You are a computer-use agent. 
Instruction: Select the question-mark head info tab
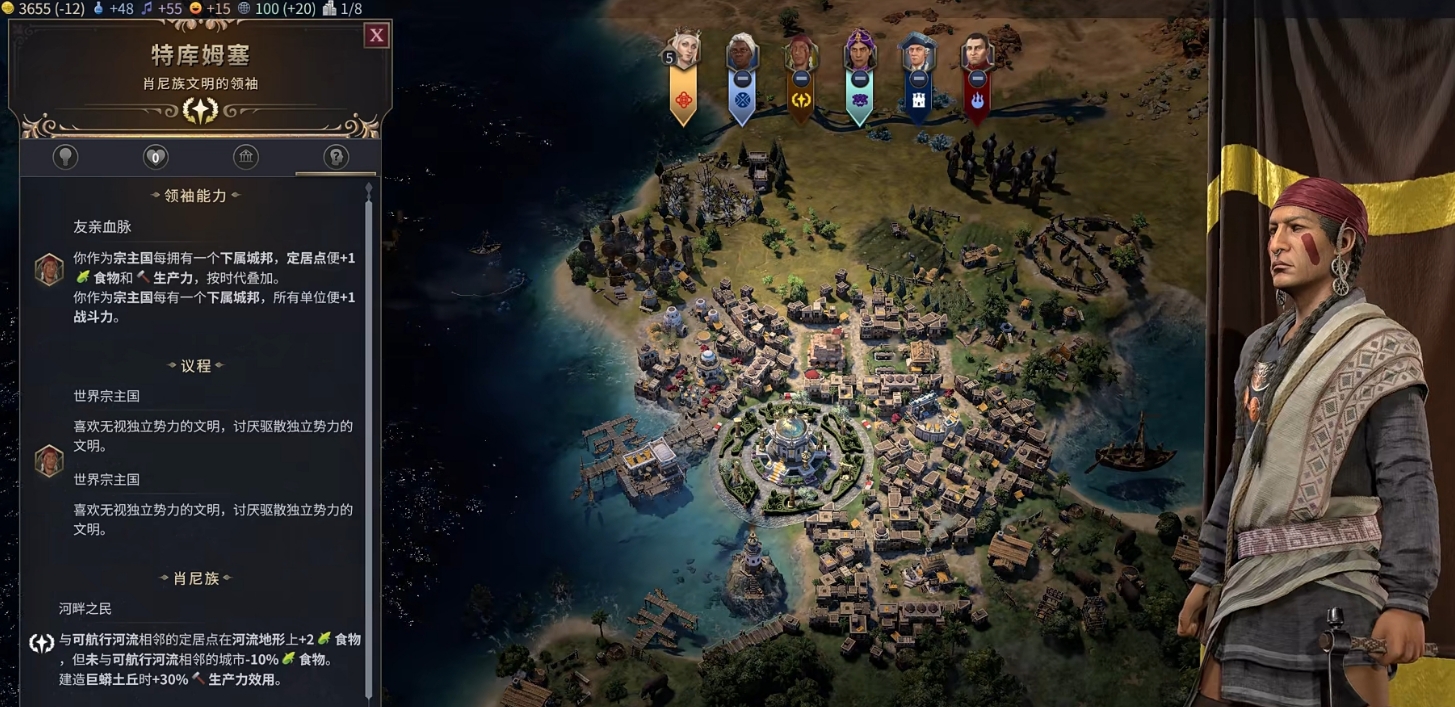336,157
